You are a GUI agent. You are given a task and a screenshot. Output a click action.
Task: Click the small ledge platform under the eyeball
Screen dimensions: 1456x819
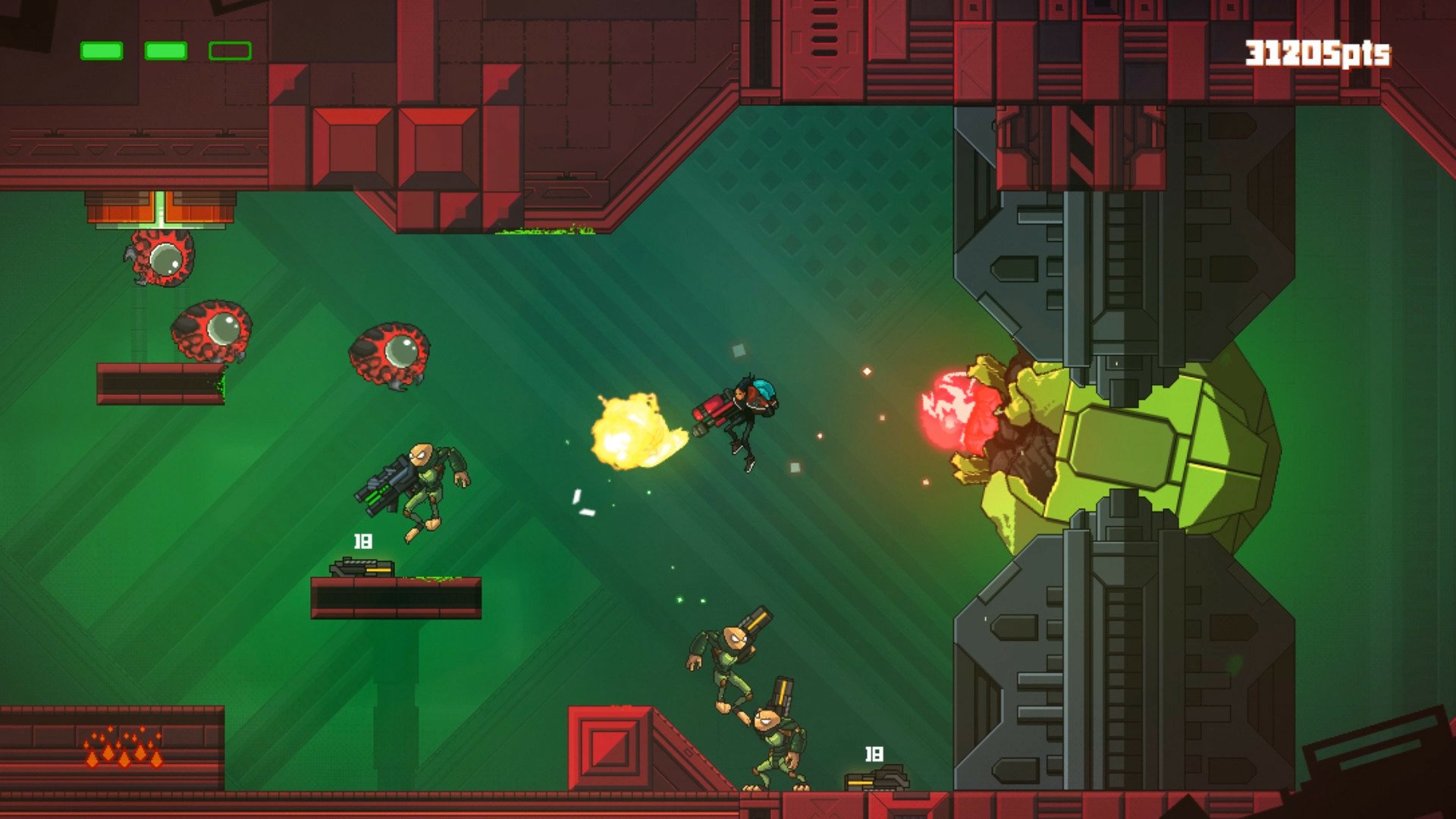pyautogui.click(x=159, y=383)
